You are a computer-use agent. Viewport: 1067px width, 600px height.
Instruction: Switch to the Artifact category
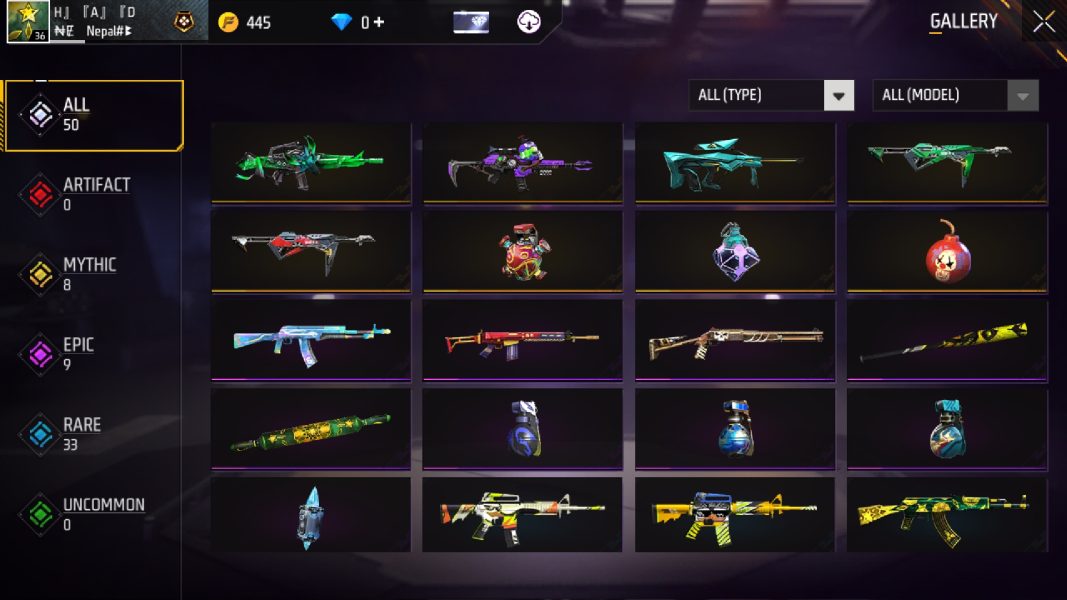pyautogui.click(x=95, y=194)
